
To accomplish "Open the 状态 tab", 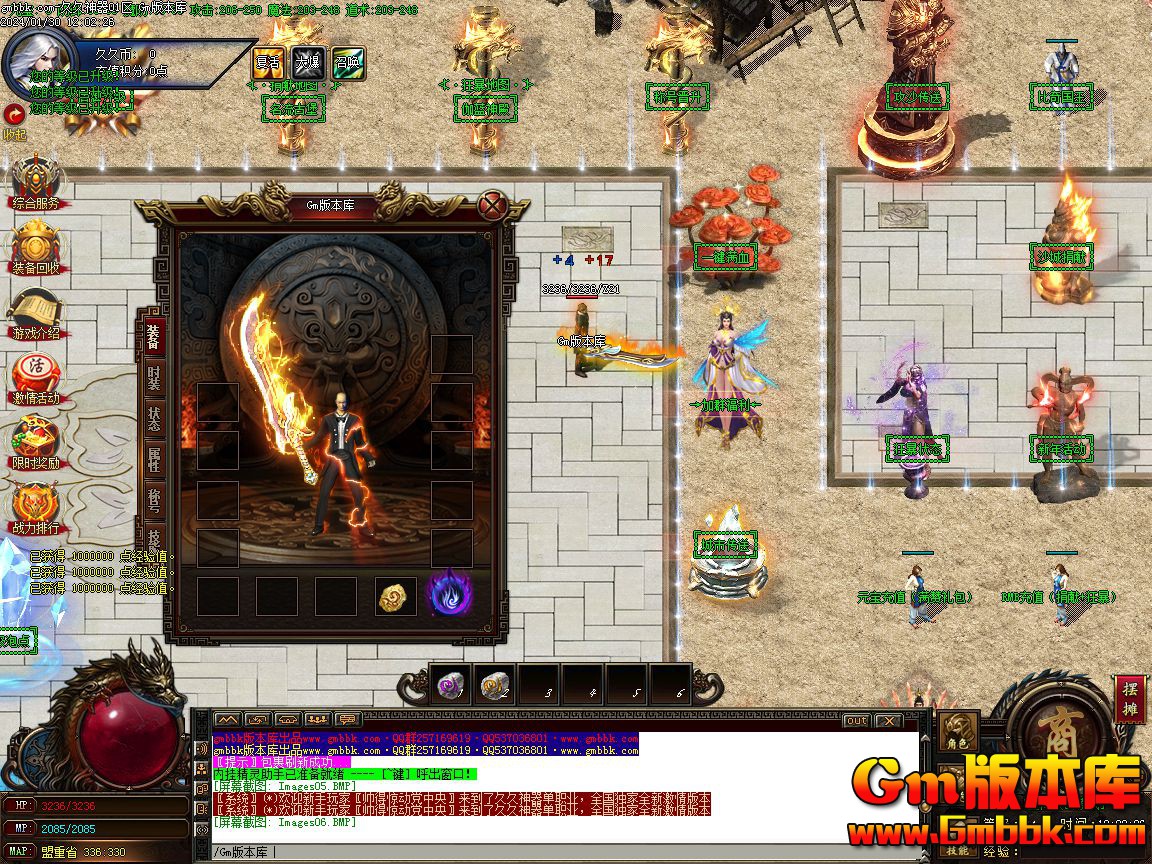I will pos(154,419).
